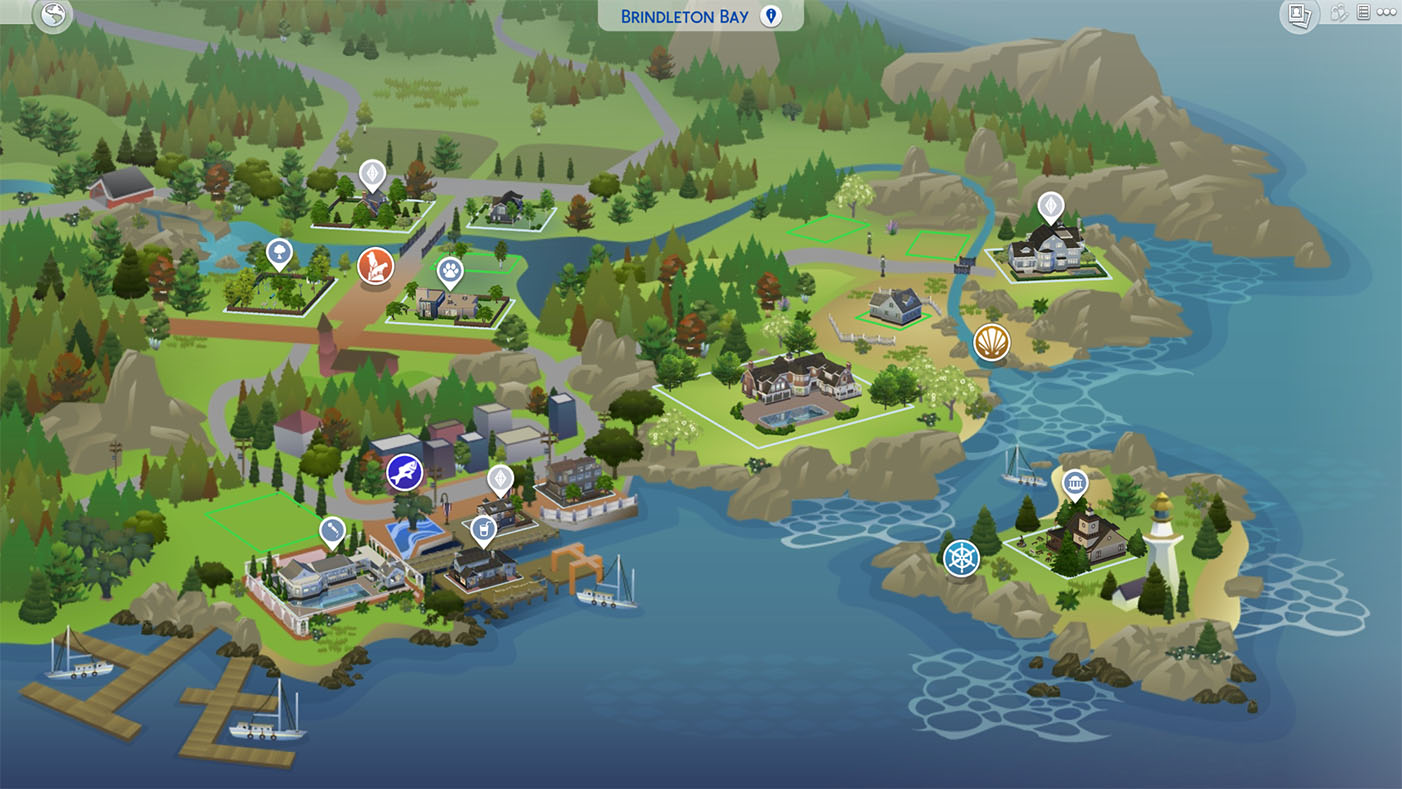Viewport: 1402px width, 789px height.
Task: Choose the microphone karaoke lot marker
Action: coord(333,530)
